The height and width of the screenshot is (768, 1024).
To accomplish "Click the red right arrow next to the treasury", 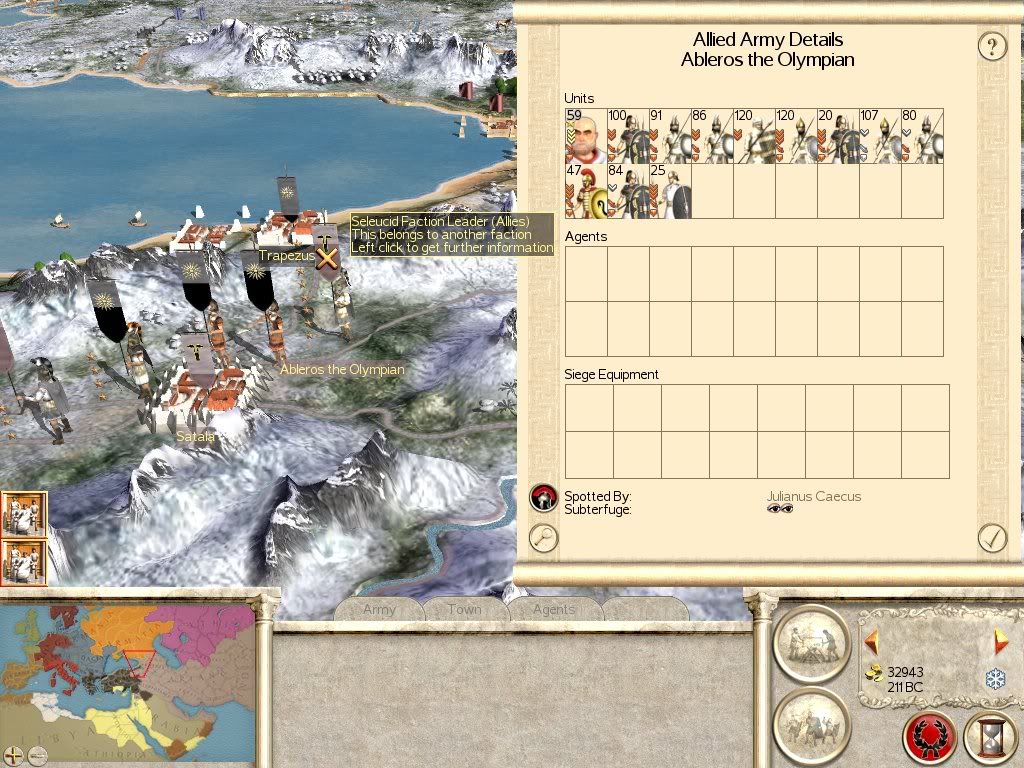I will (x=1000, y=641).
